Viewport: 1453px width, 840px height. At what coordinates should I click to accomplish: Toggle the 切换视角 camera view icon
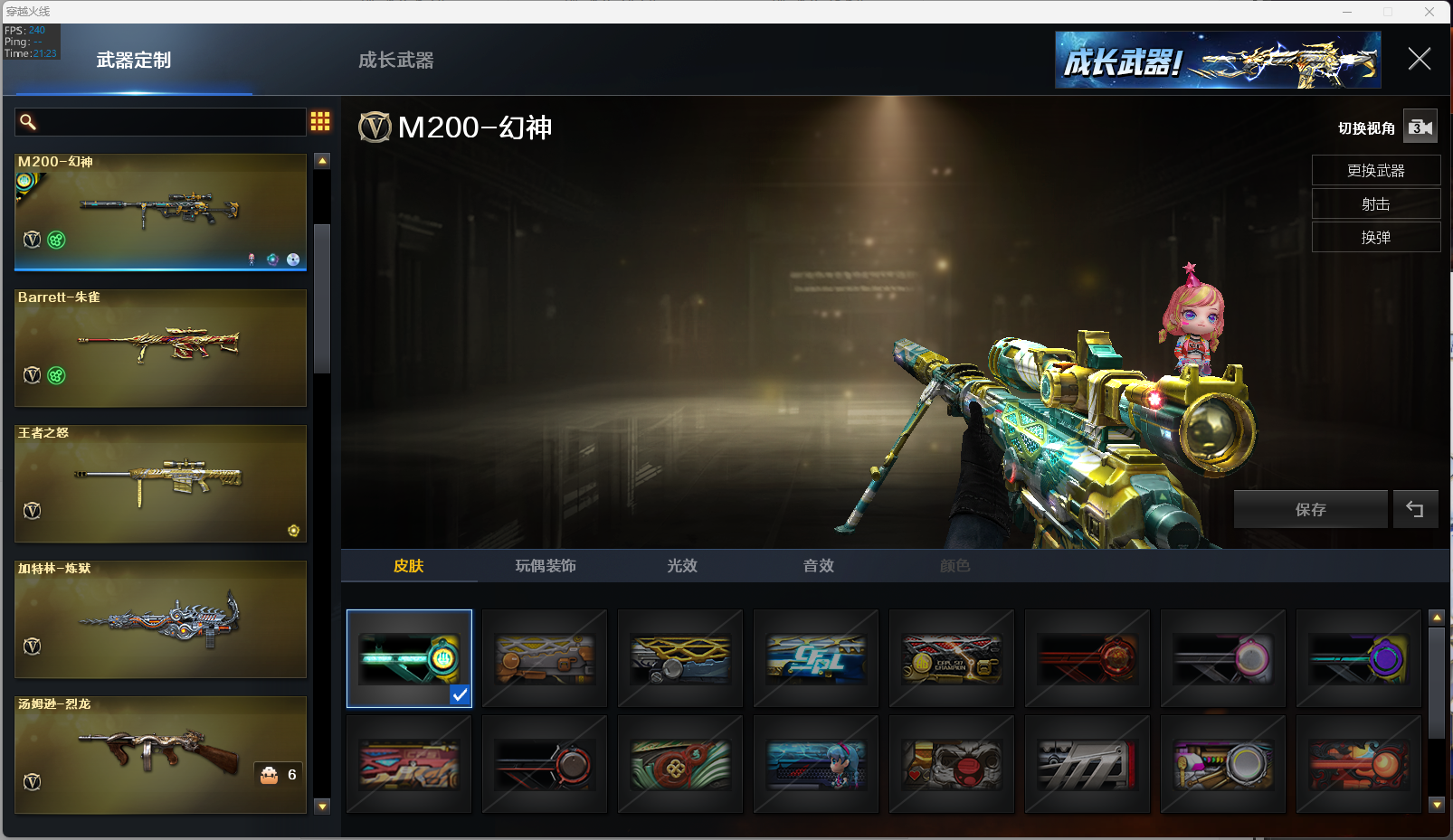(x=1420, y=127)
